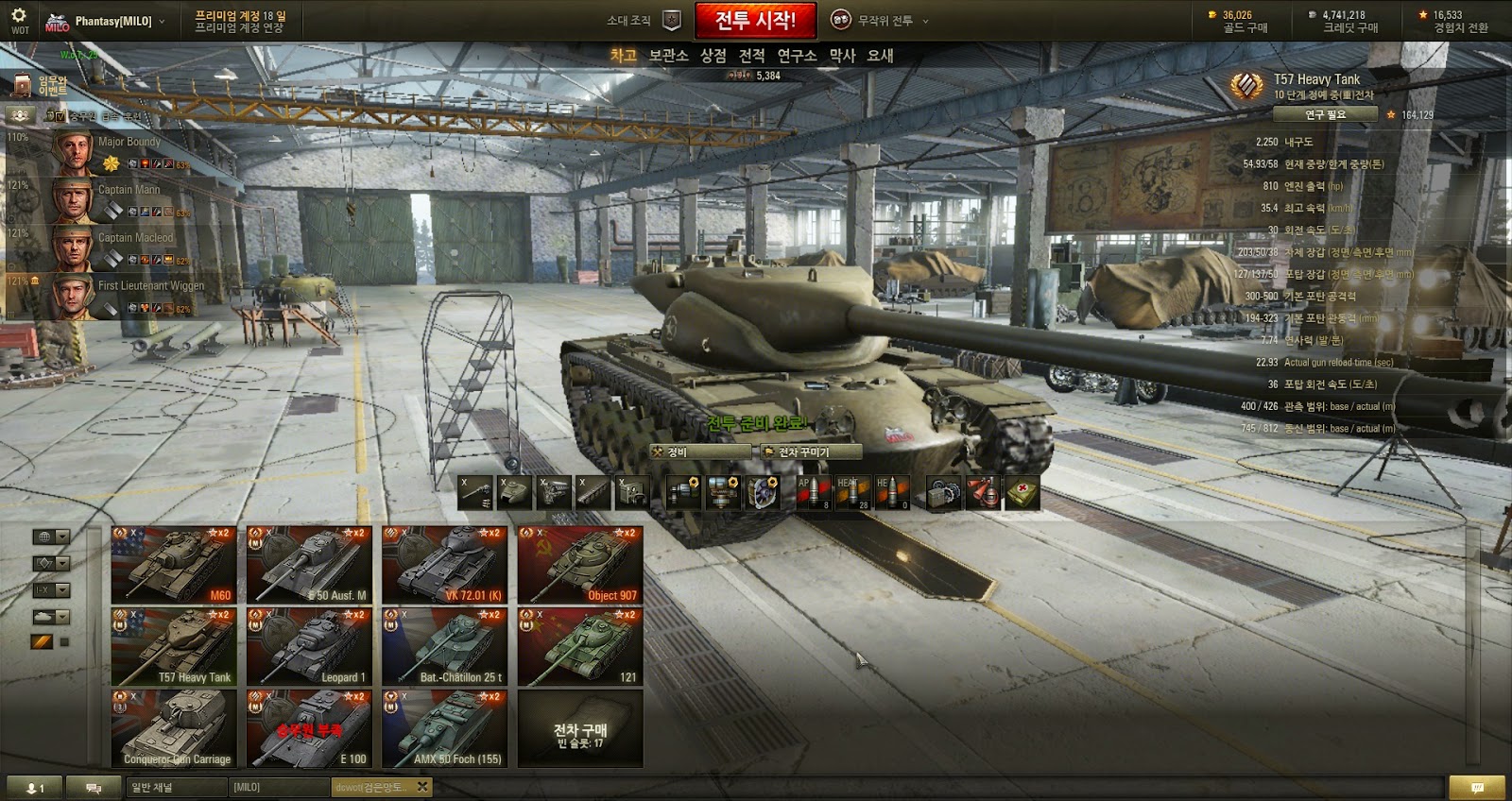Close the dcwot chat channel tab
1512x801 pixels.
click(x=422, y=786)
